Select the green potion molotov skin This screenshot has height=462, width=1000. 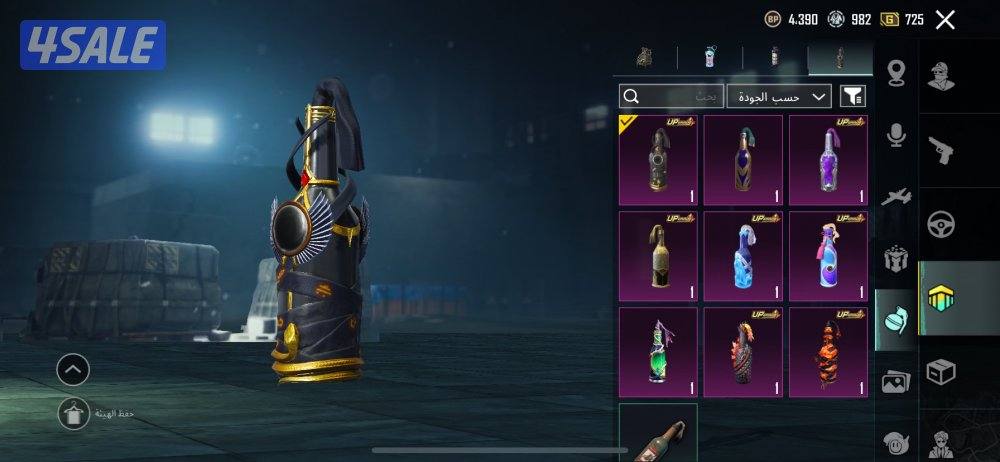click(658, 352)
